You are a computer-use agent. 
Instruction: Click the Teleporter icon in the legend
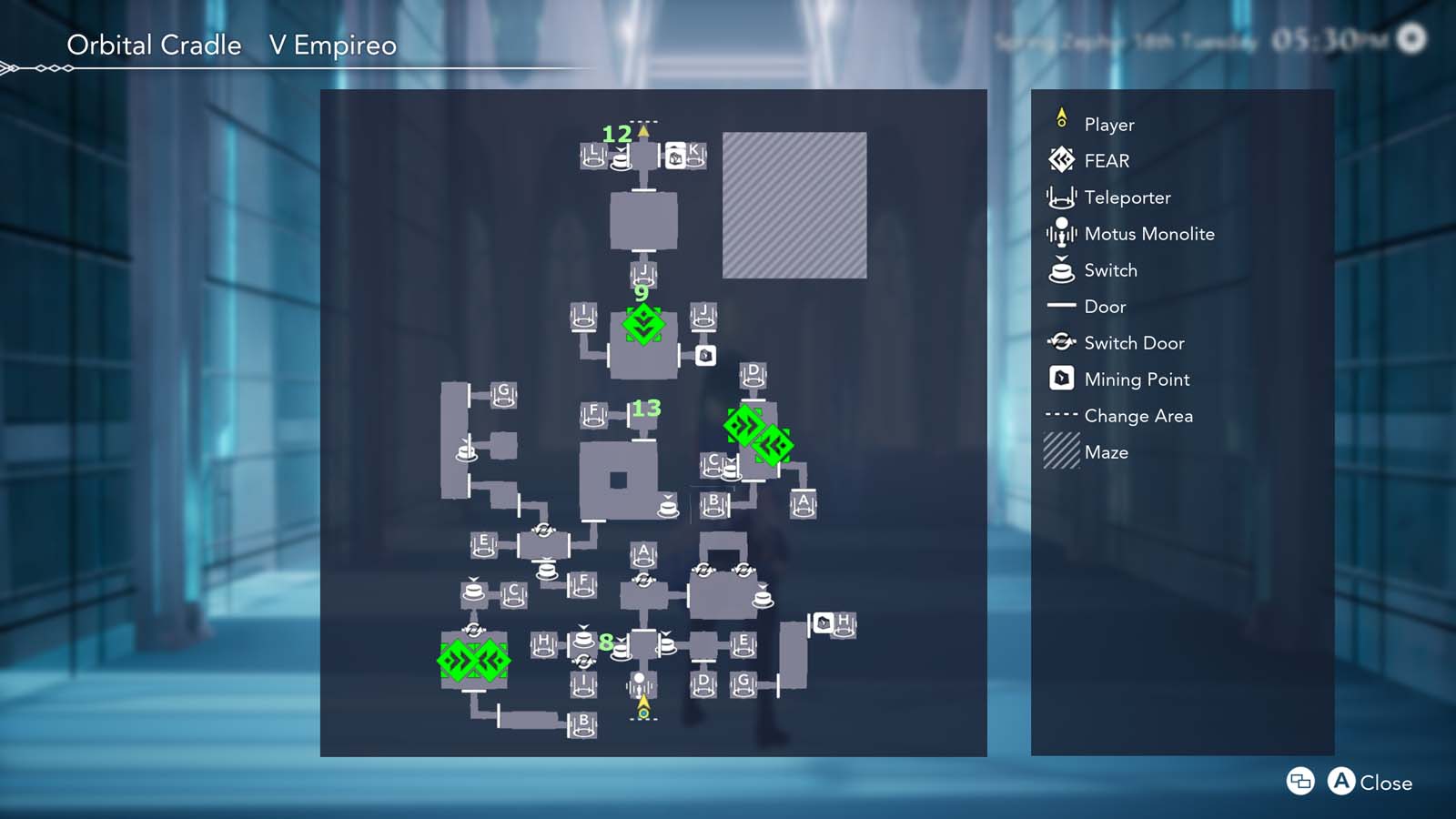(1061, 197)
